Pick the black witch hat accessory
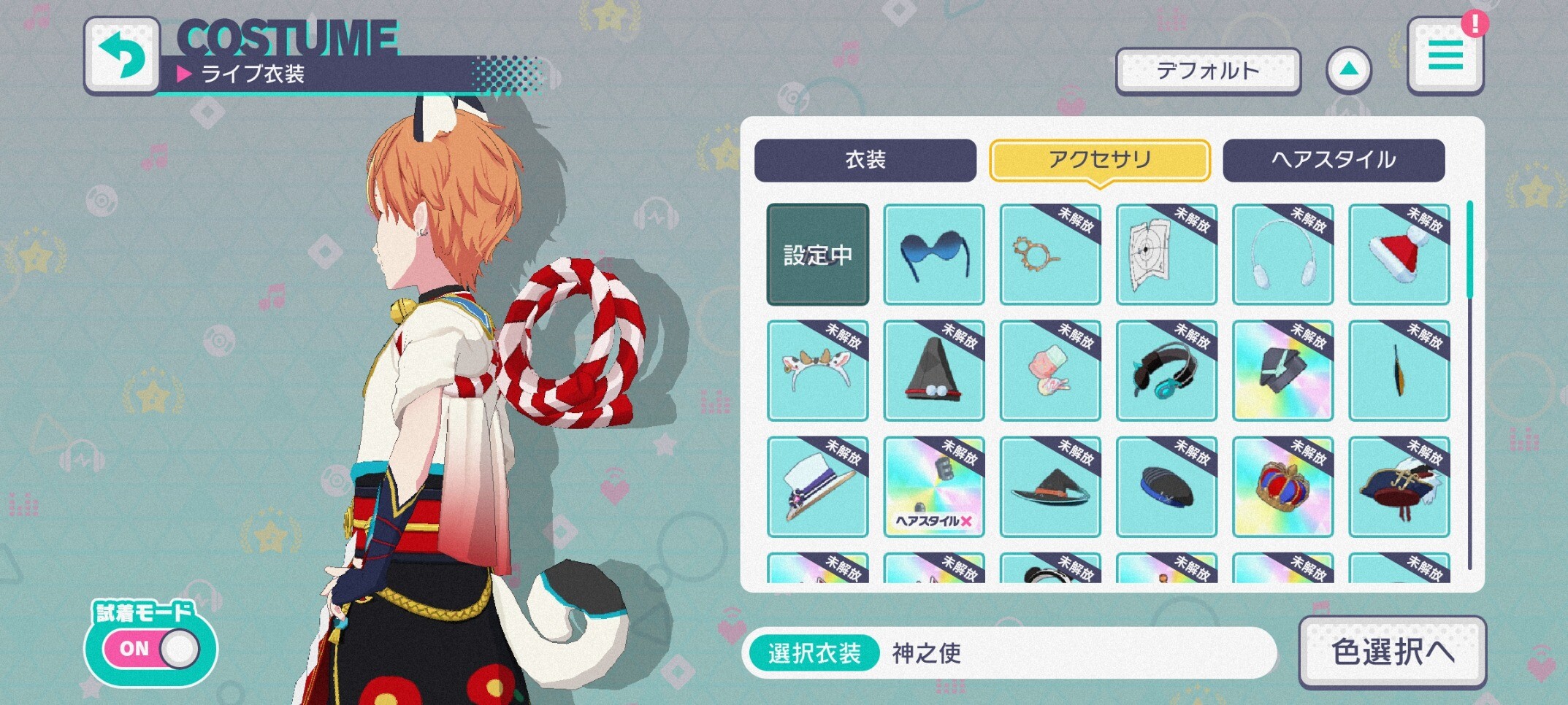 pyautogui.click(x=1049, y=487)
